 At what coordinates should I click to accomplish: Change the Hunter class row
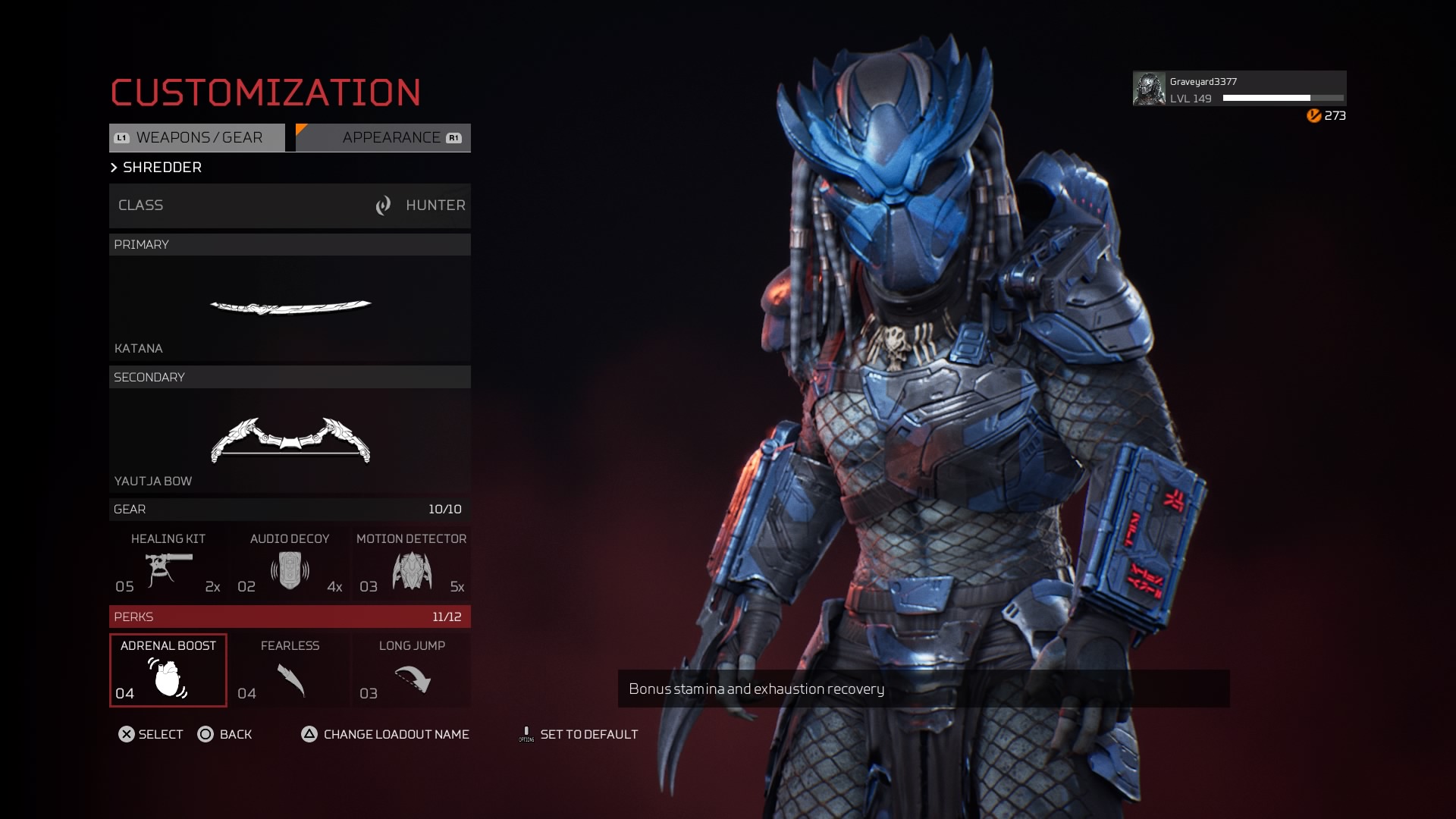pos(290,206)
